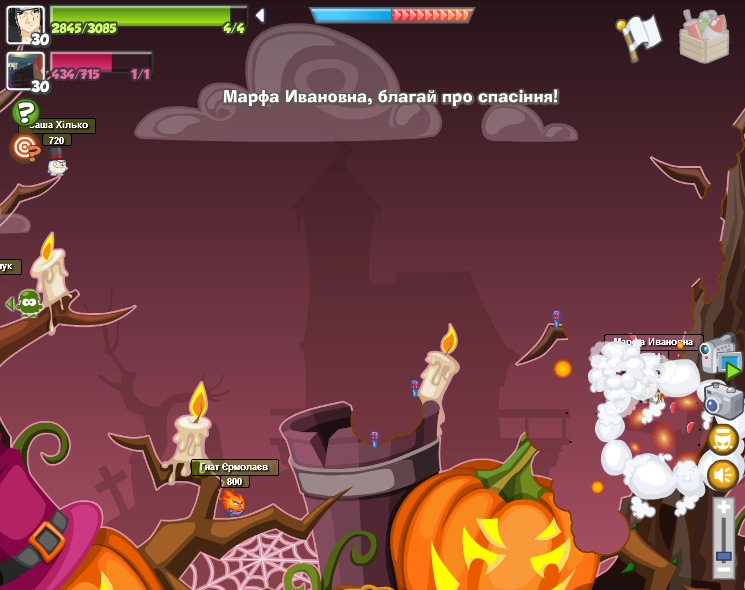Click the zoom slider plus end
This screenshot has width=745, height=590.
tap(724, 508)
